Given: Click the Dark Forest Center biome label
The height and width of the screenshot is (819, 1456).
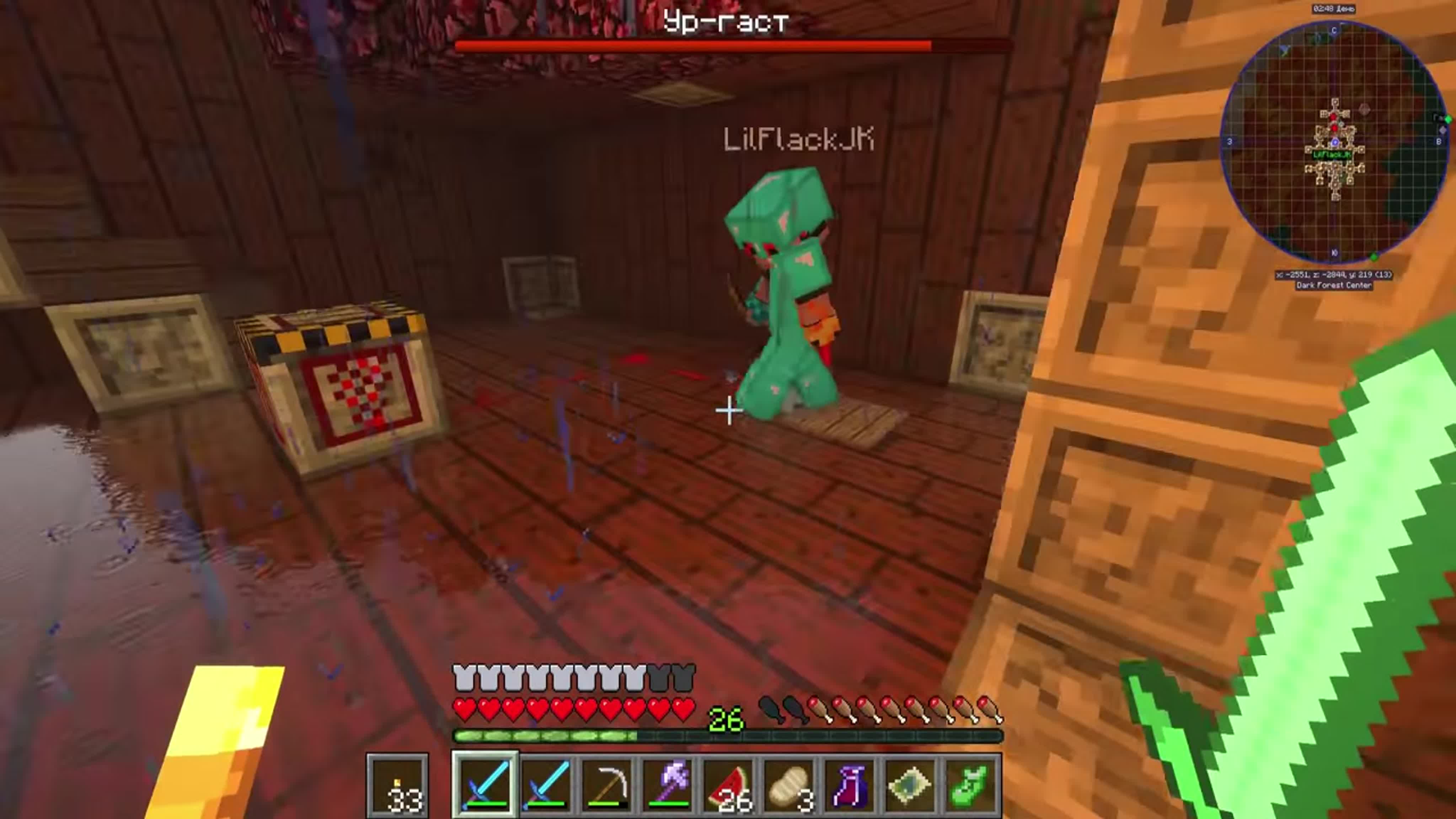Looking at the screenshot, I should 1334,286.
